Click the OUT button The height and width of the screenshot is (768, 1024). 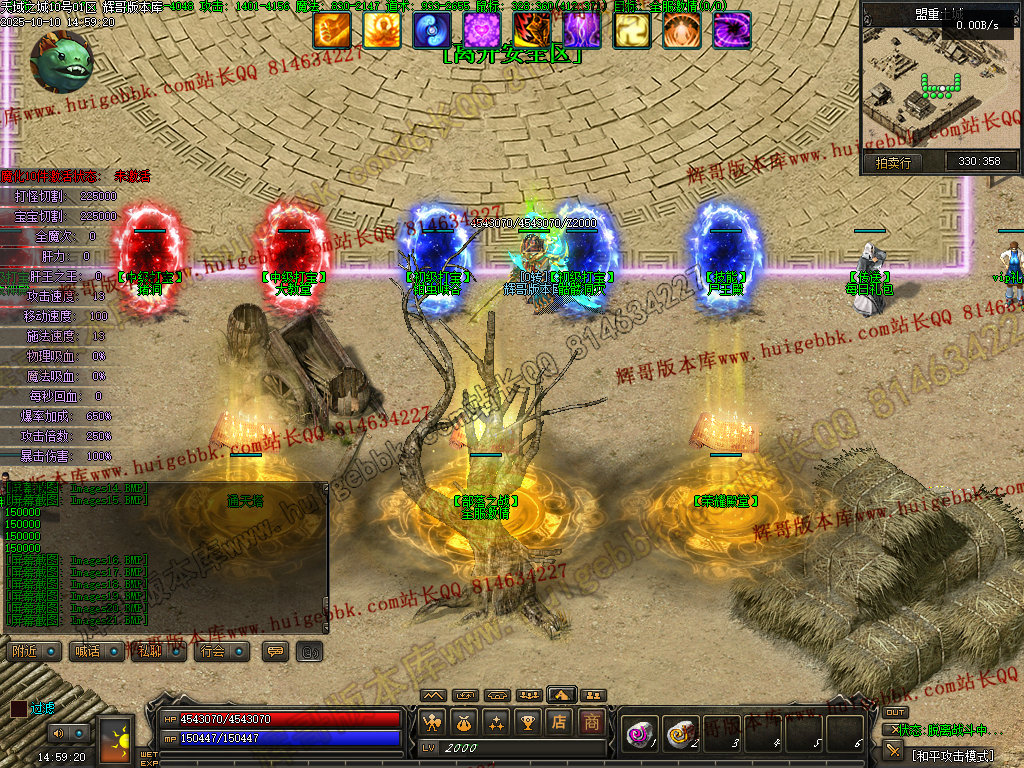coord(895,712)
